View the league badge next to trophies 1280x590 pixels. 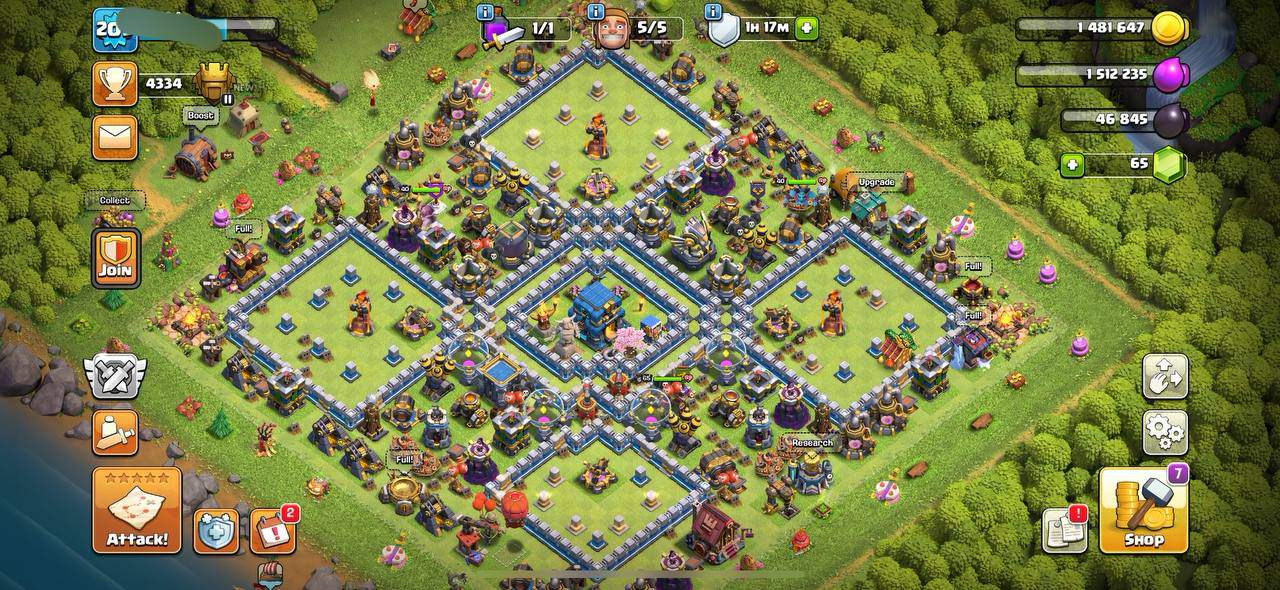click(214, 83)
